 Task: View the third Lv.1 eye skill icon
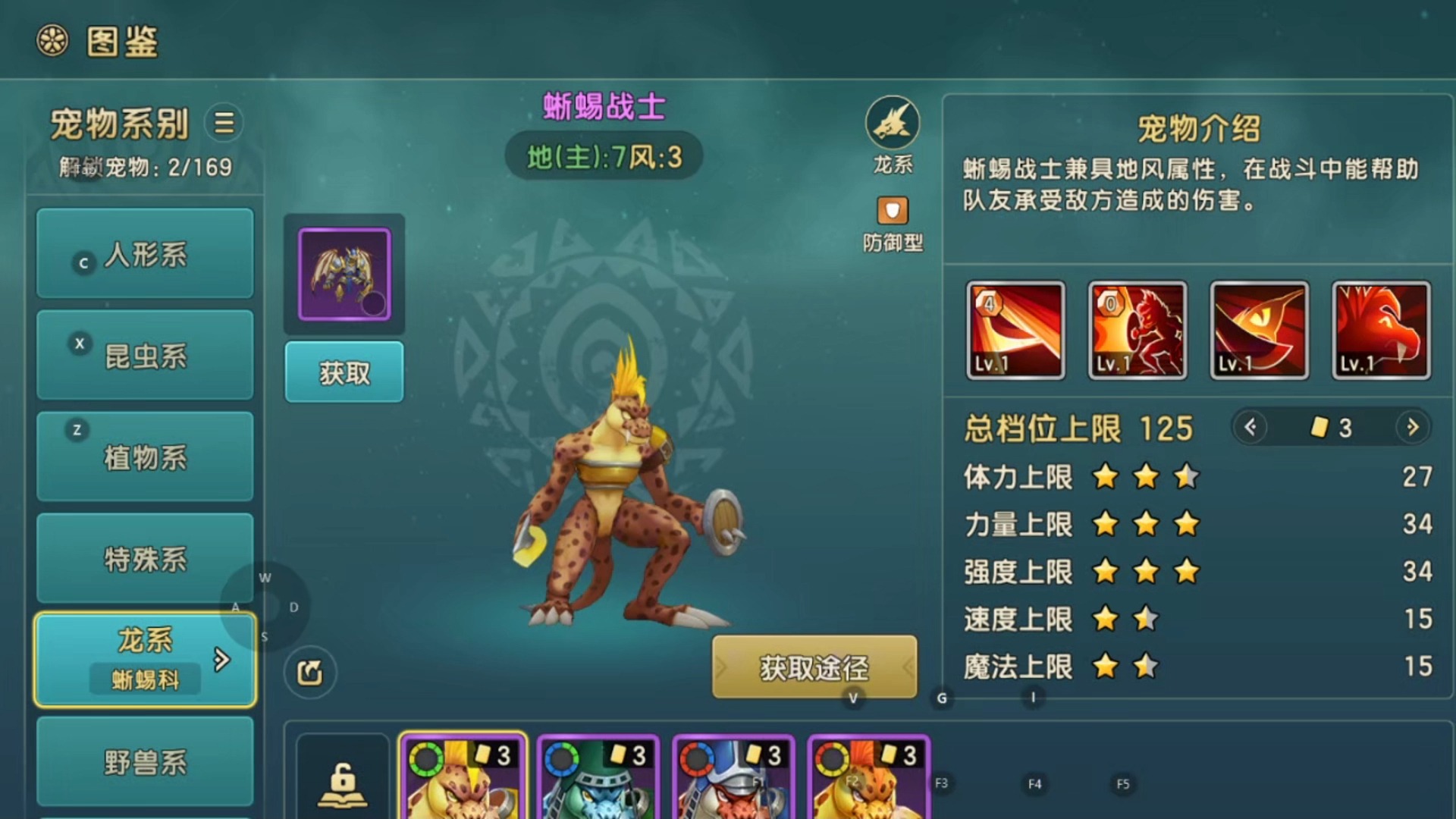coord(1259,330)
